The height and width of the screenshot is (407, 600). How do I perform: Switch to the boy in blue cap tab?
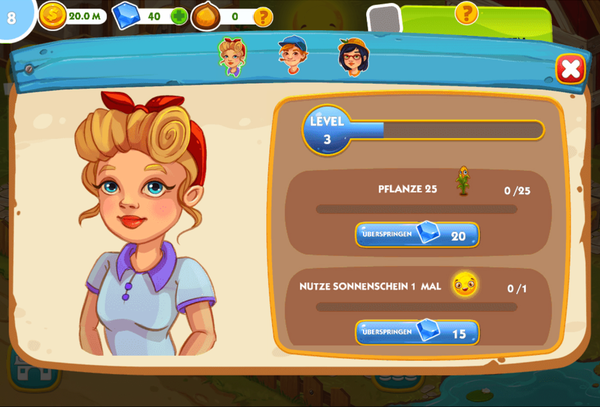click(x=292, y=54)
